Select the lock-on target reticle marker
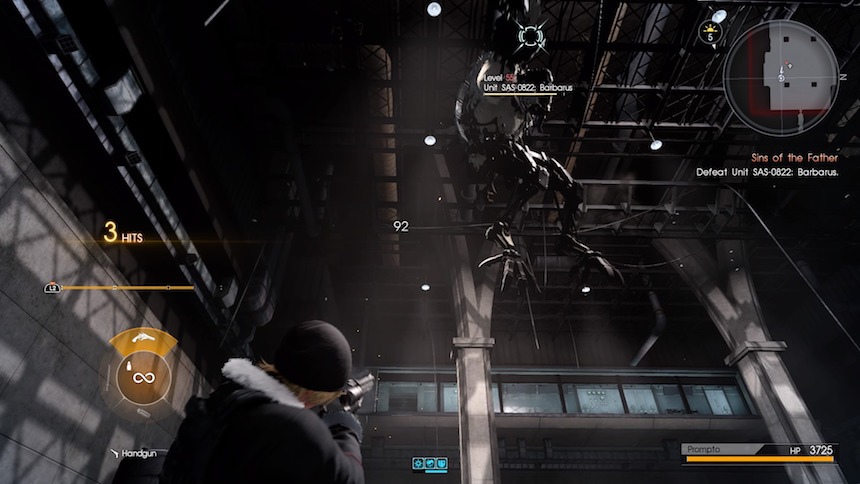This screenshot has width=860, height=484. (x=532, y=38)
